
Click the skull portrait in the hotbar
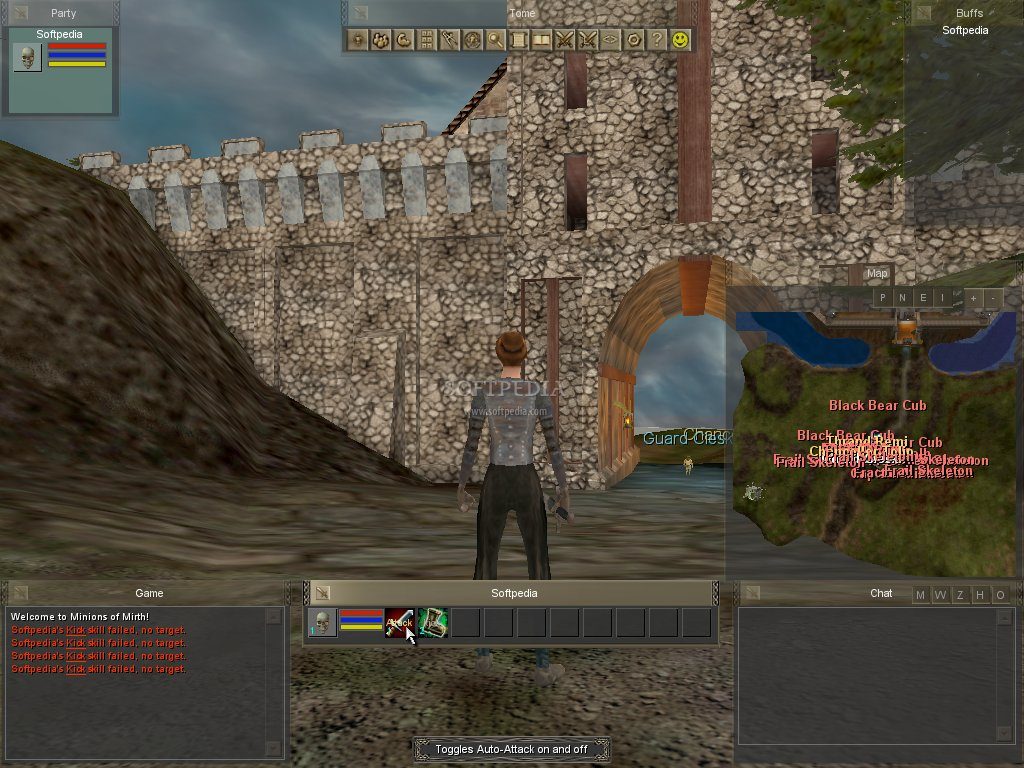coord(322,622)
